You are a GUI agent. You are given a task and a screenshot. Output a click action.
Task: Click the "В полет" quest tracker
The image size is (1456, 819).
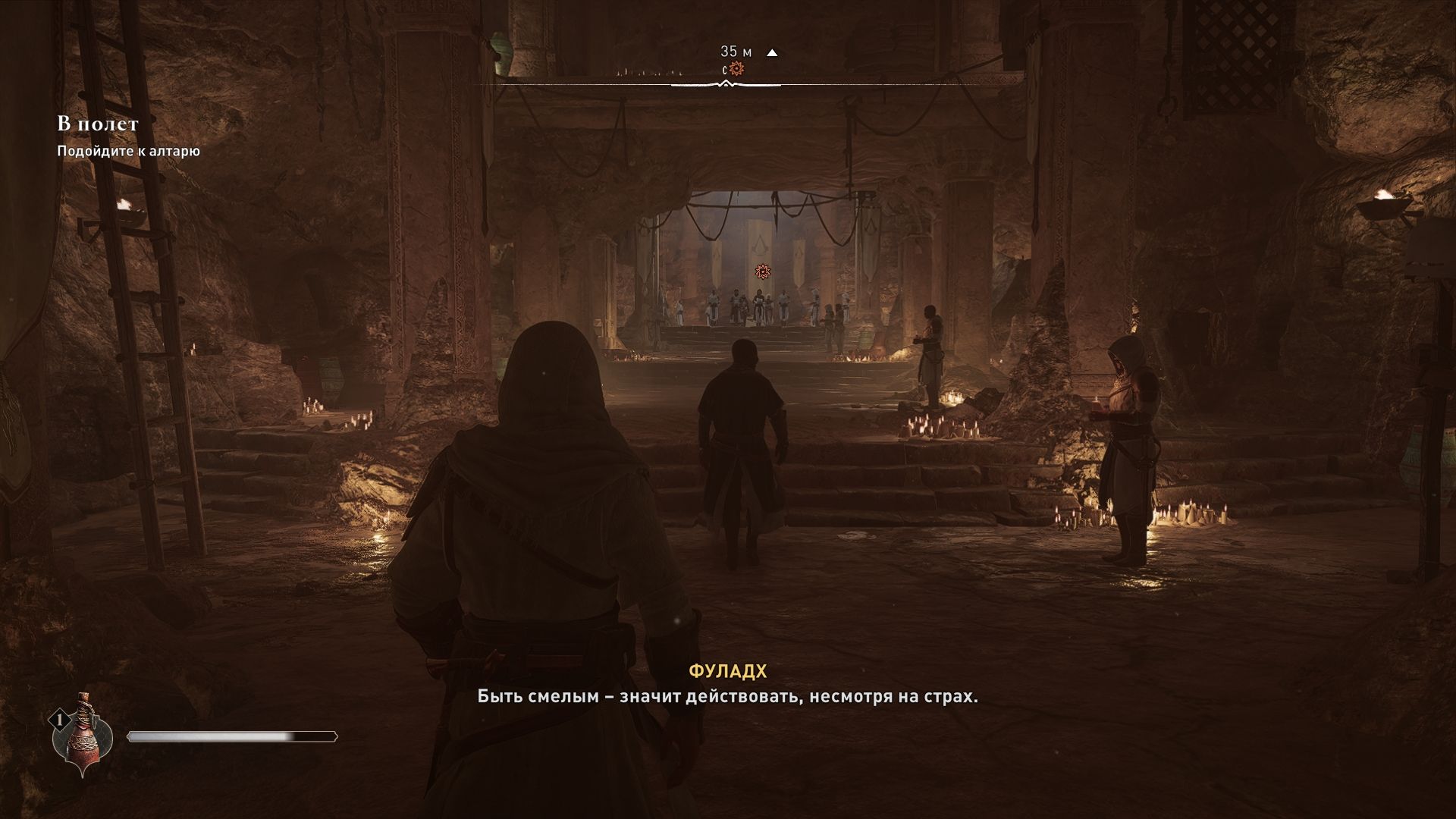(98, 123)
